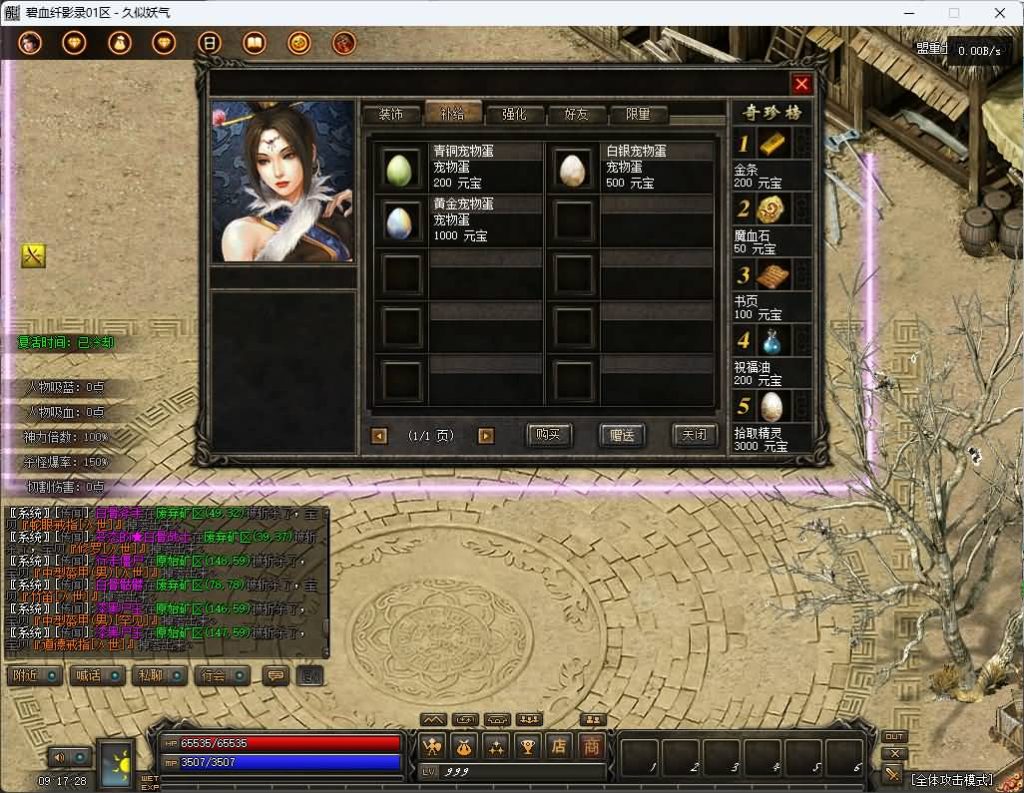Viewport: 1024px width, 793px height.
Task: Go to the next shop page arrow
Action: [486, 435]
